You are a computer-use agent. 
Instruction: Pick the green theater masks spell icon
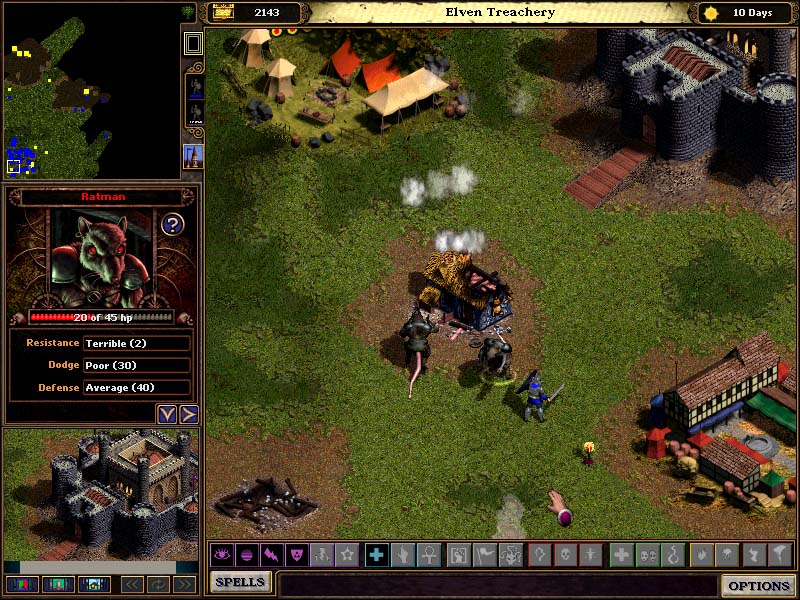[646, 554]
